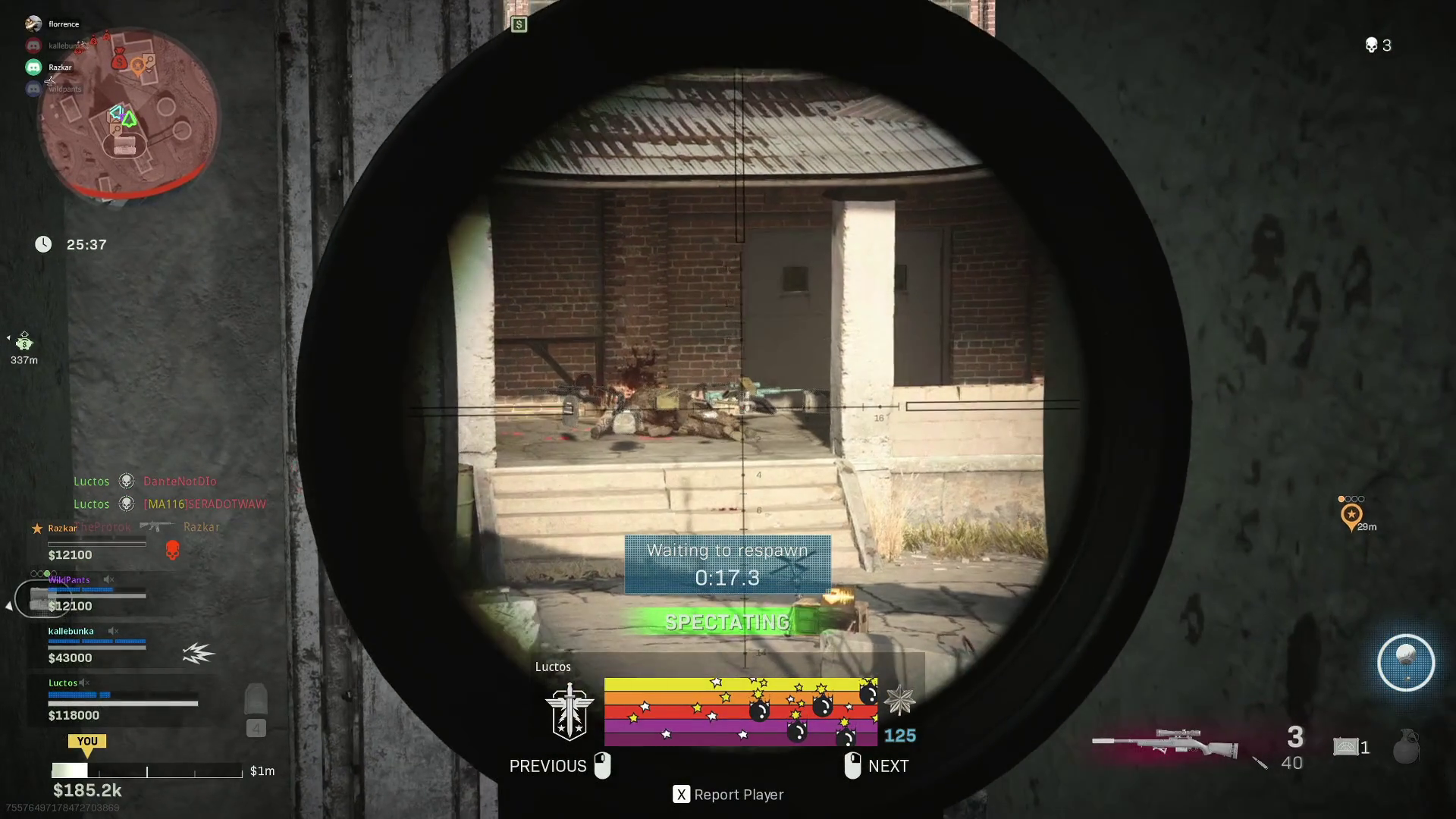Click the armor plate count icon
The image size is (1456, 819).
[x=1346, y=747]
